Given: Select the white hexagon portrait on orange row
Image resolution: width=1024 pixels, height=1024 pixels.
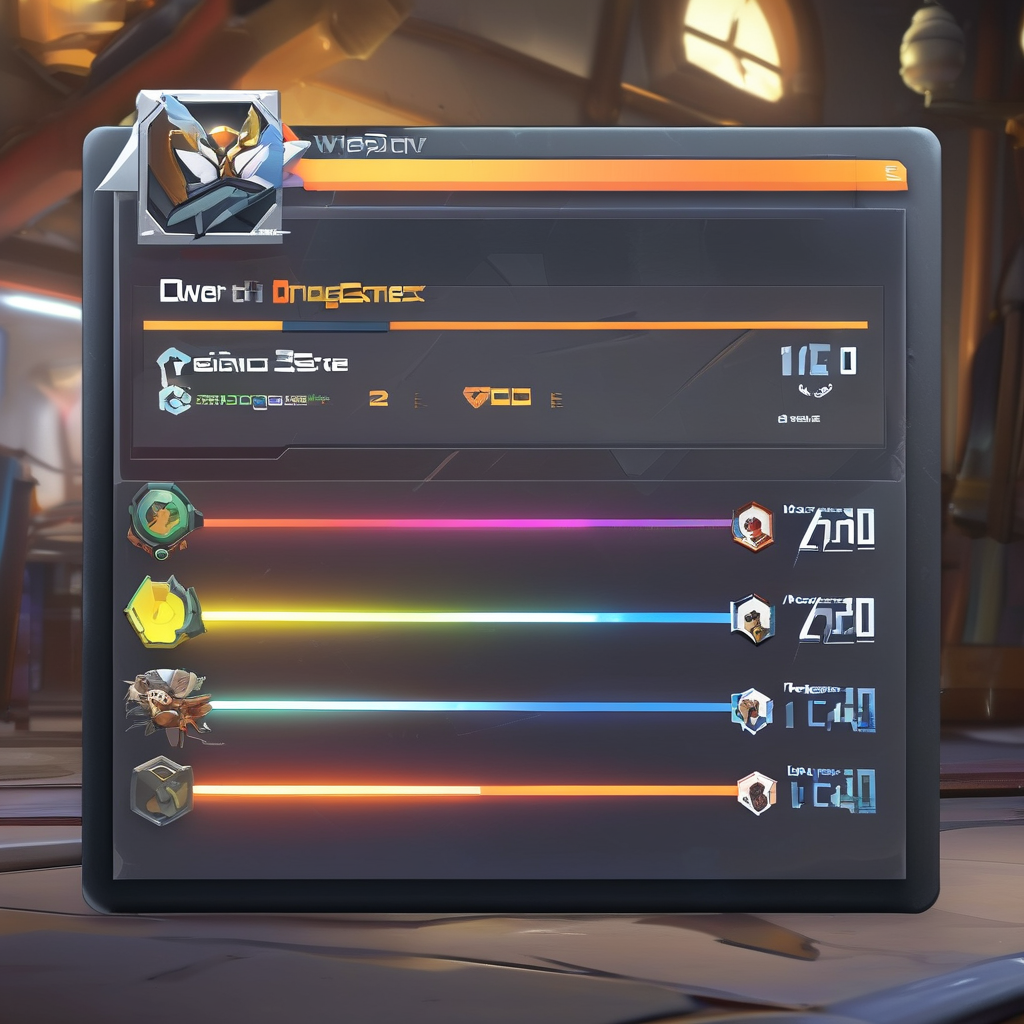Looking at the screenshot, I should coord(757,793).
